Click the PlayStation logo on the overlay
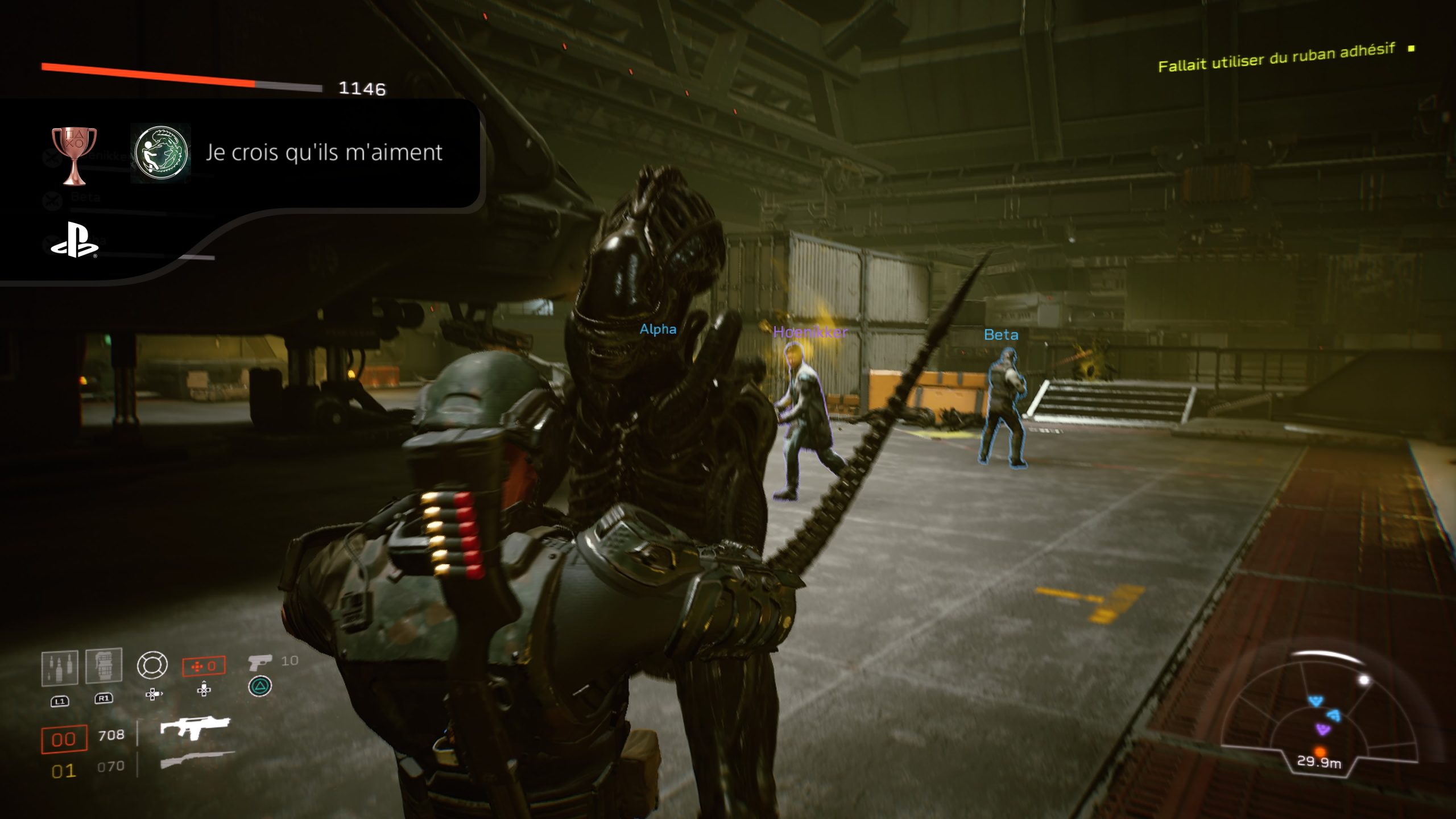 pyautogui.click(x=74, y=241)
